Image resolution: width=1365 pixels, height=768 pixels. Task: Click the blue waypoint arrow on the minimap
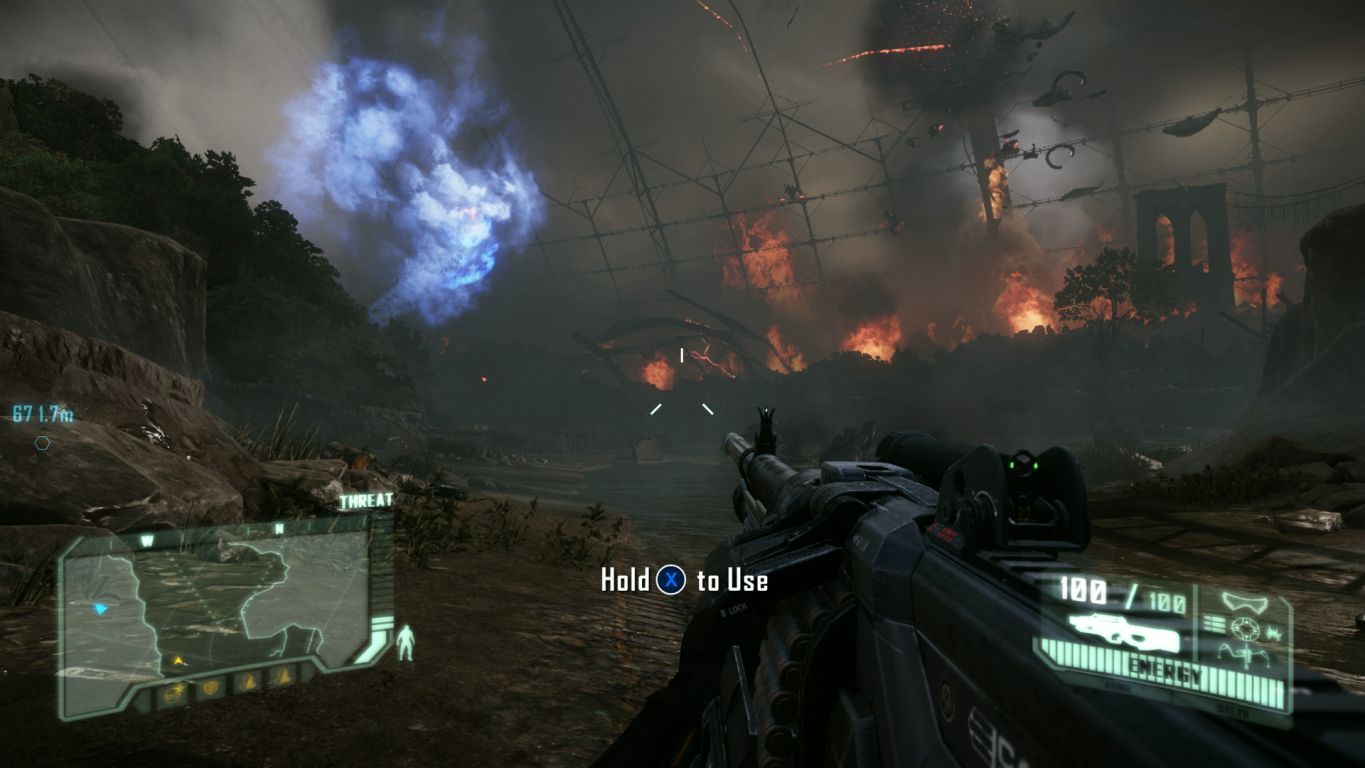pyautogui.click(x=100, y=607)
